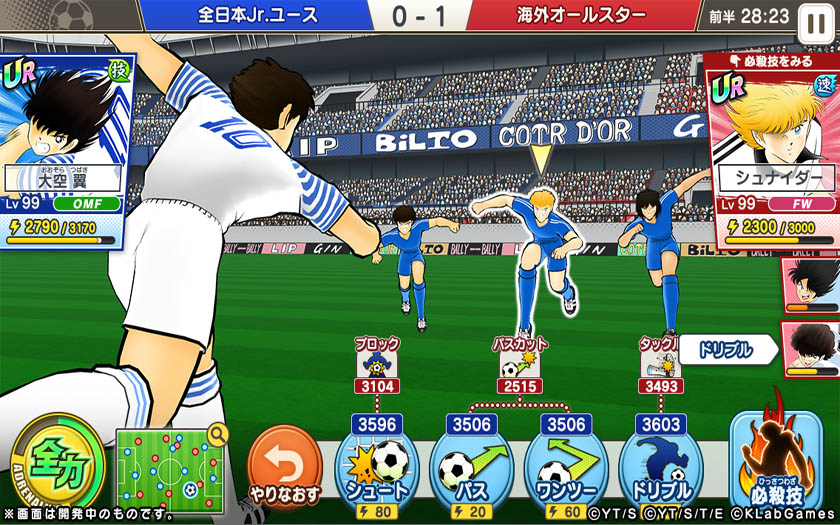This screenshot has height=525, width=840.
Task: Tap the やりなおす redo button
Action: click(284, 467)
